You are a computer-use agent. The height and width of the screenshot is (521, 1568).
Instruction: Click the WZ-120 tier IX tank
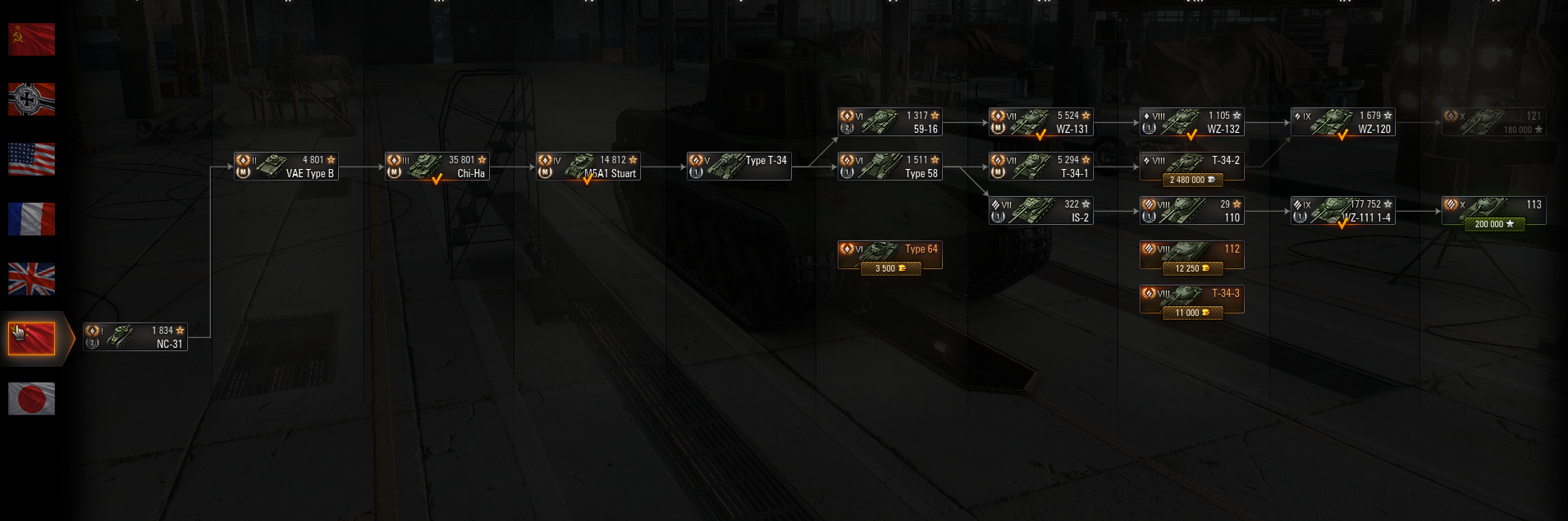[1342, 122]
